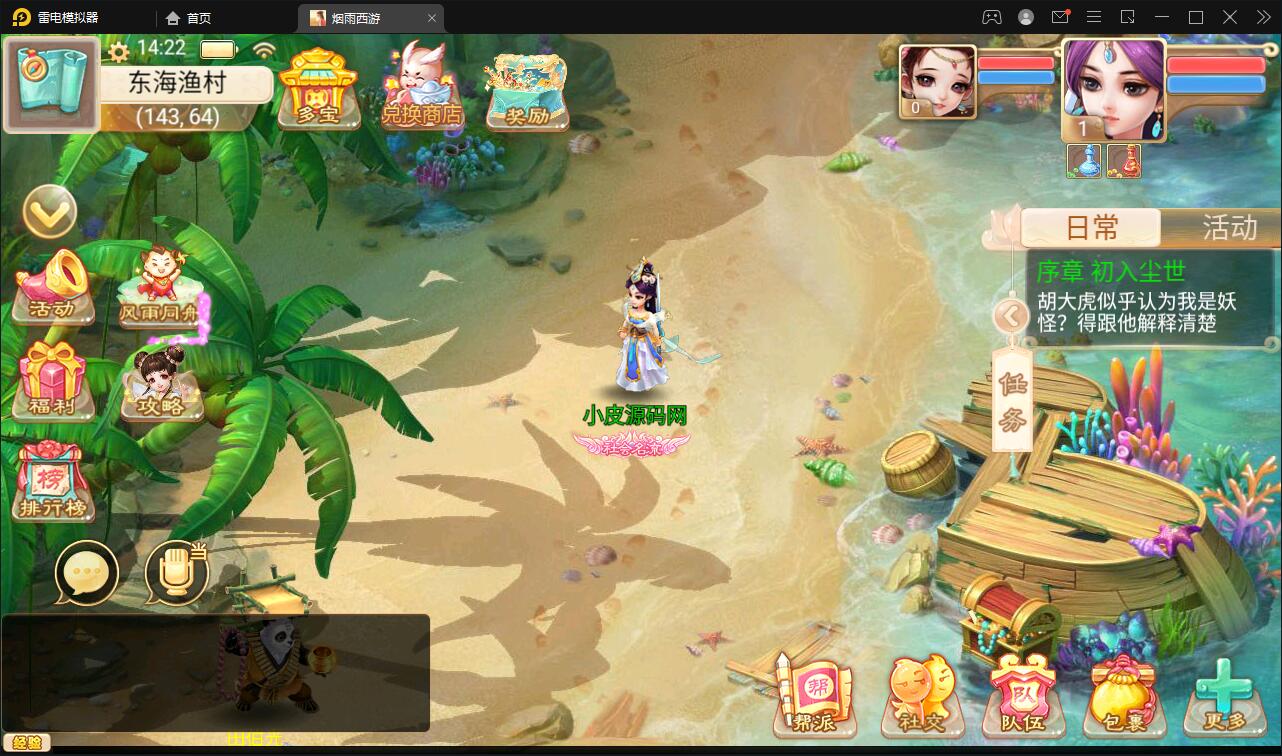Open the minimap of 东海渔村

pos(51,84)
